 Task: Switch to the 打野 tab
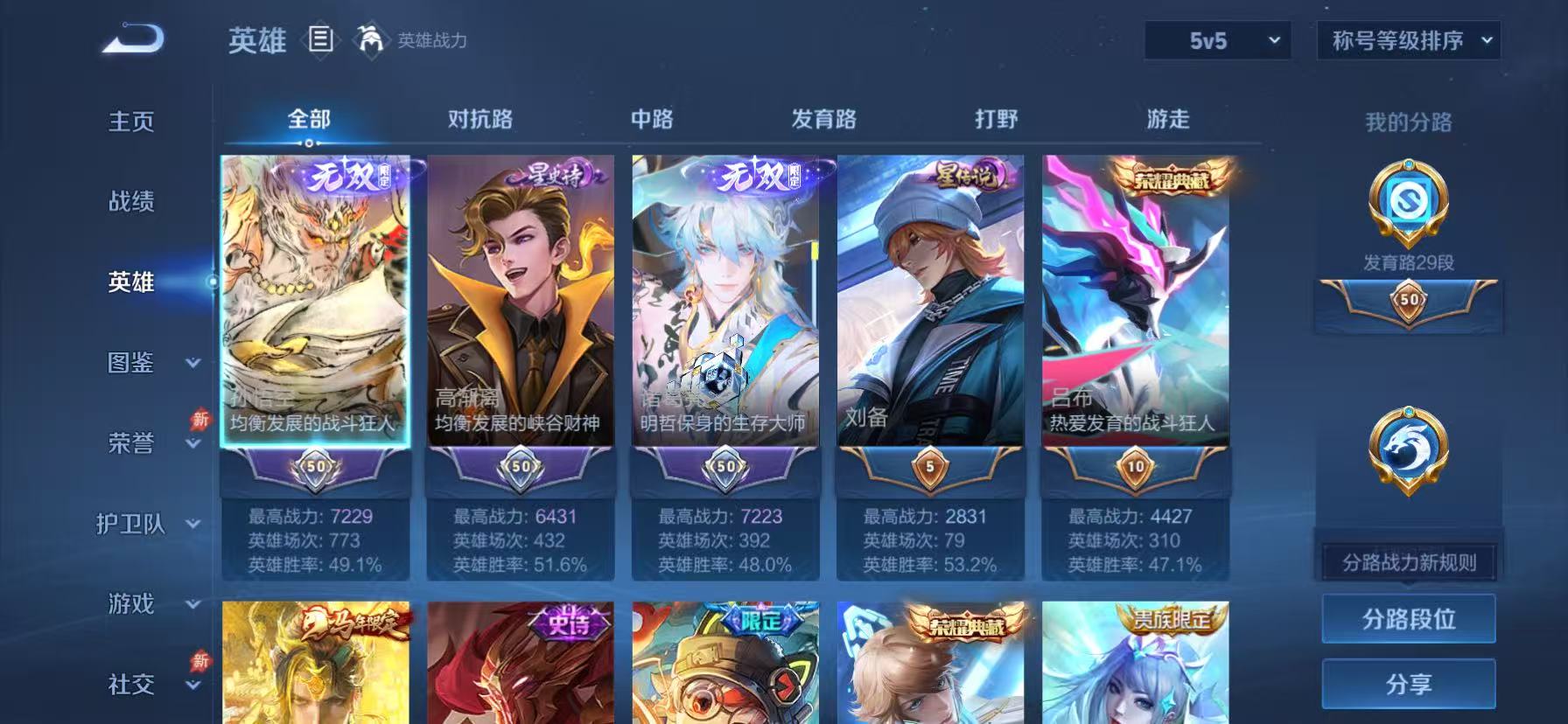997,118
